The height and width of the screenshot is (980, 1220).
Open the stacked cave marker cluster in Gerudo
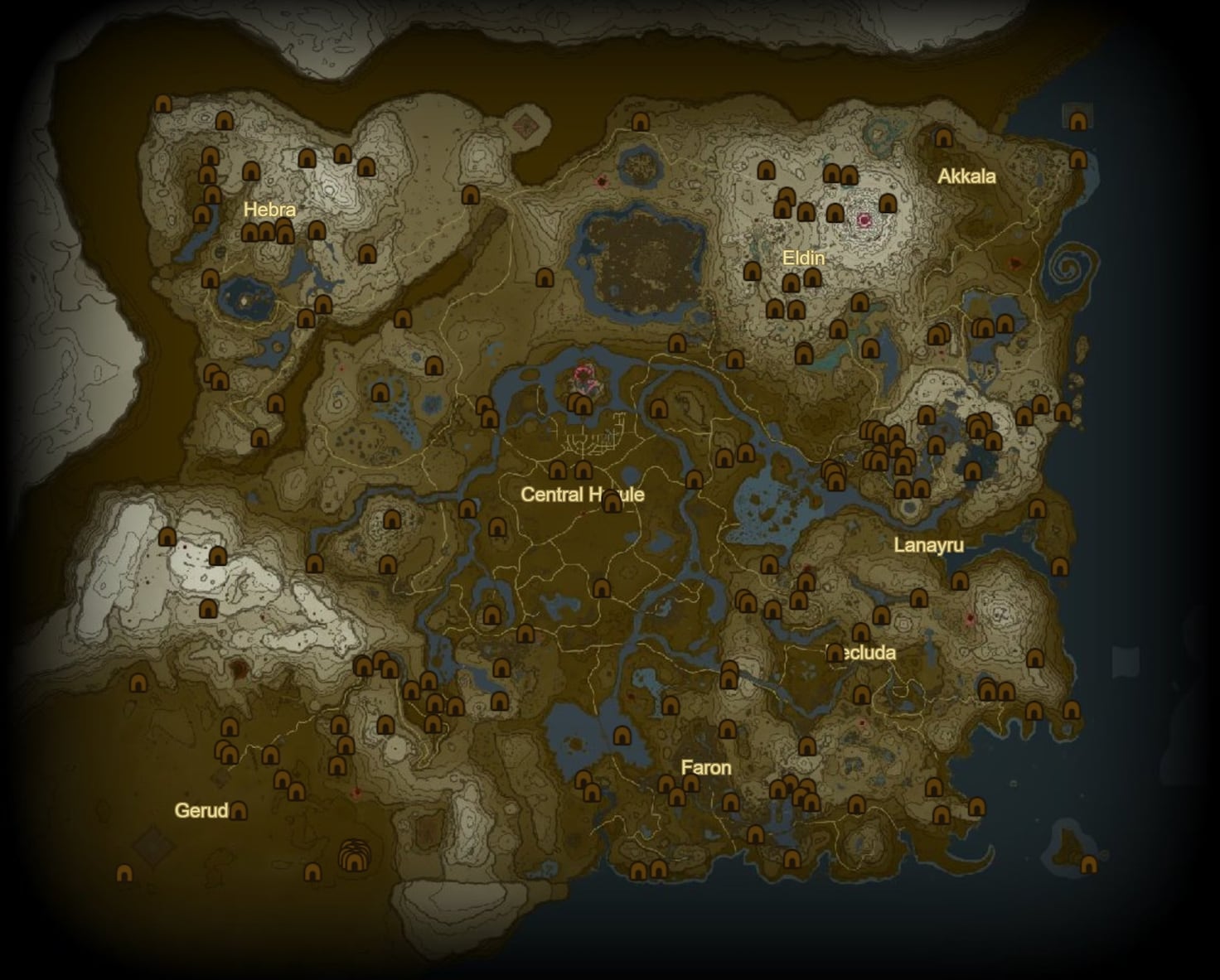(x=354, y=856)
